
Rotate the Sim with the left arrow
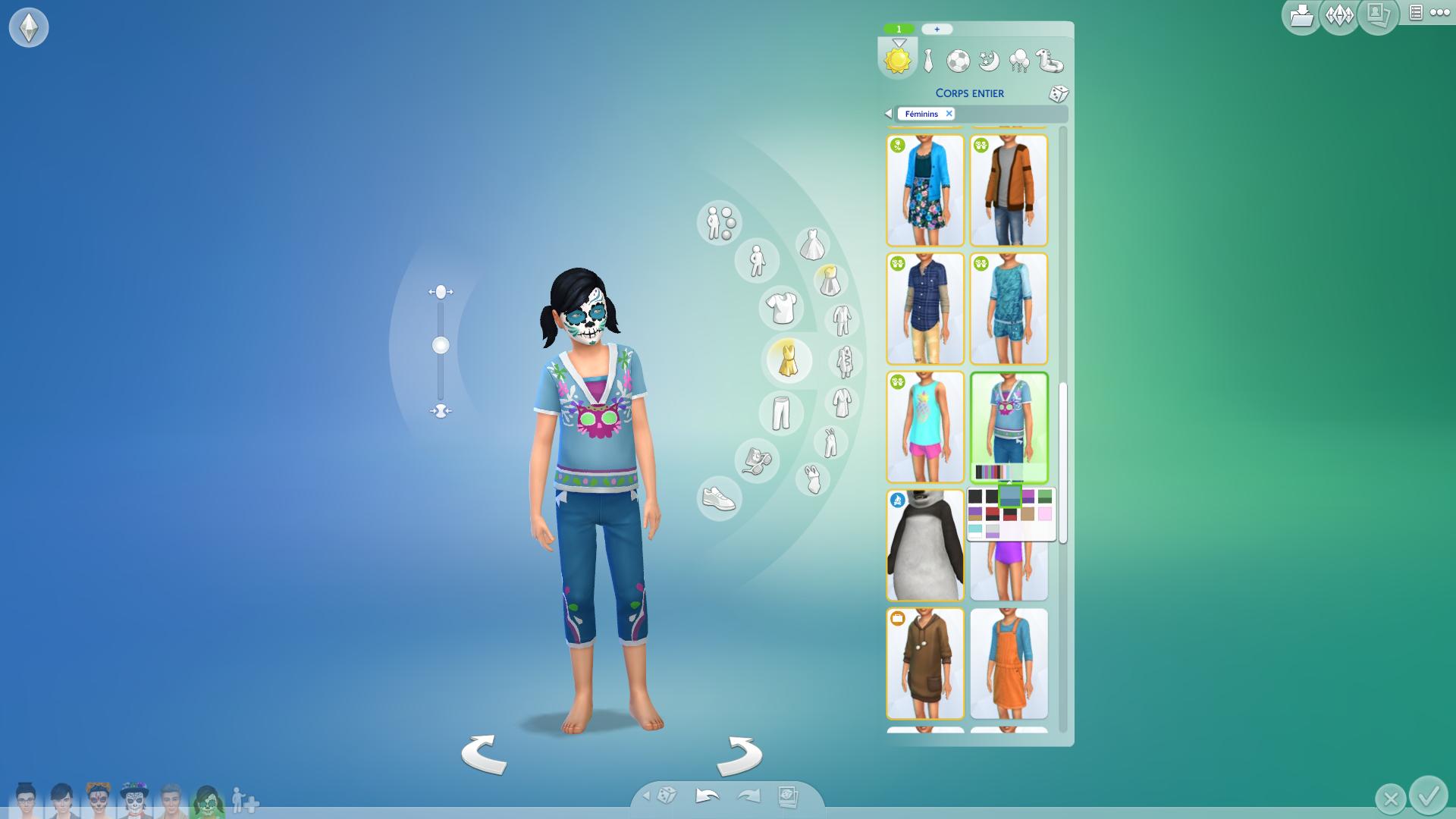coord(484,755)
